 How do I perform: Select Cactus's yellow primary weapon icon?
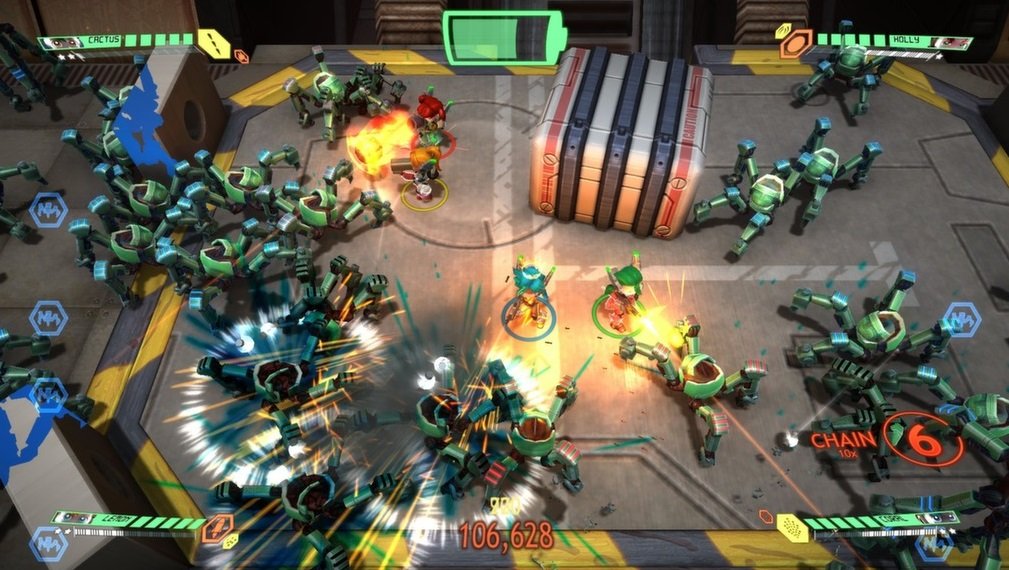click(212, 43)
